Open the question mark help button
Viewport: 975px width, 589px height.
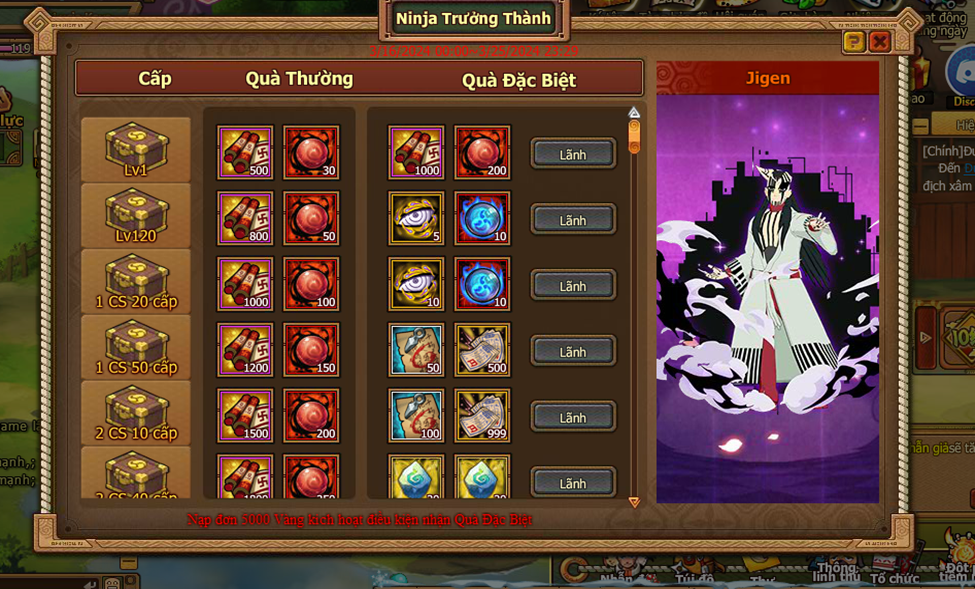point(853,41)
